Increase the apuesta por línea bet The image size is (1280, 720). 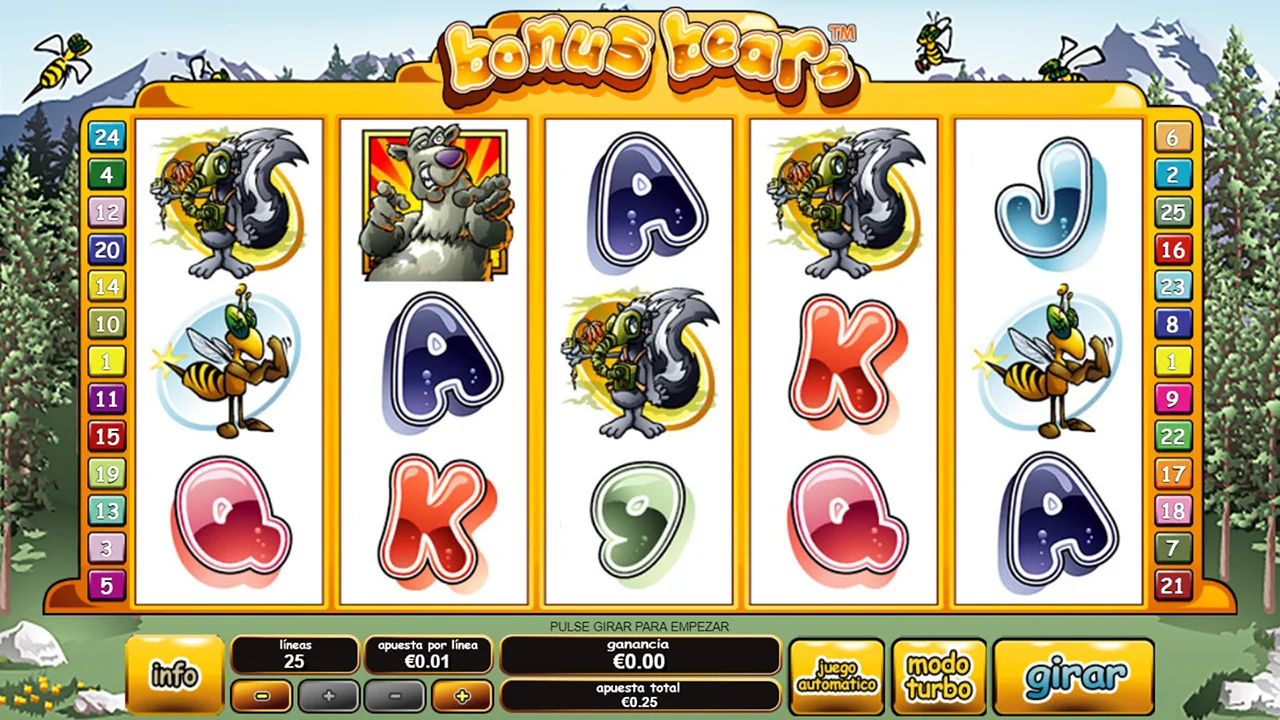pyautogui.click(x=461, y=696)
